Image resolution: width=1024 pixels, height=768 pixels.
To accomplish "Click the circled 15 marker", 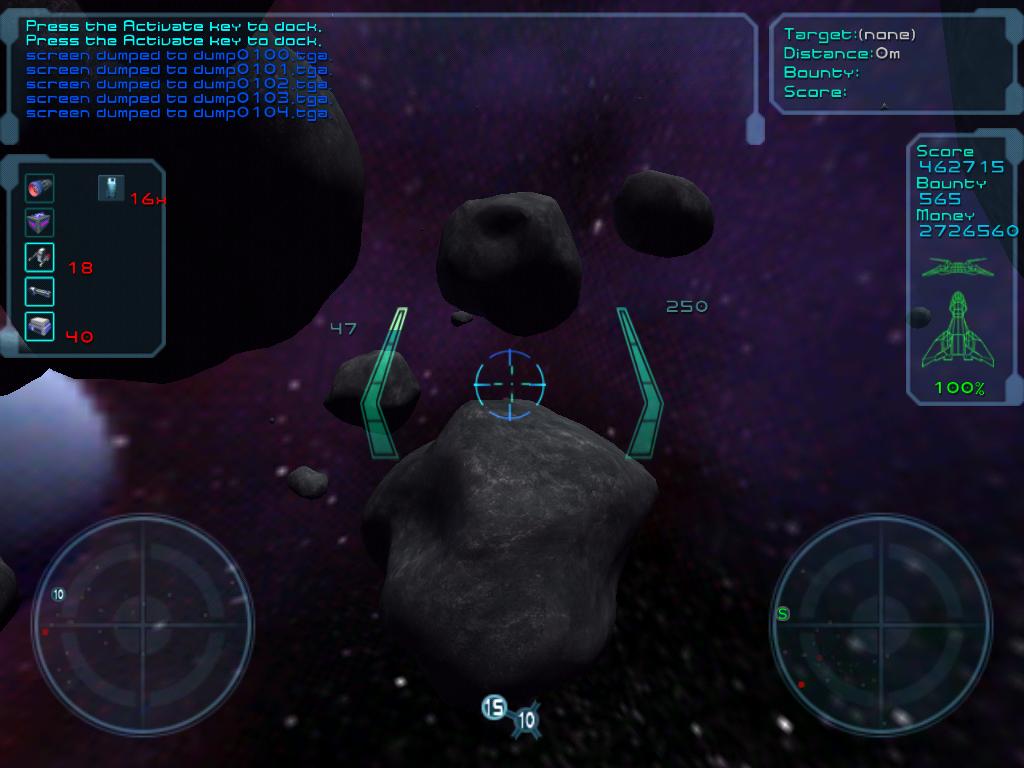I will (495, 707).
